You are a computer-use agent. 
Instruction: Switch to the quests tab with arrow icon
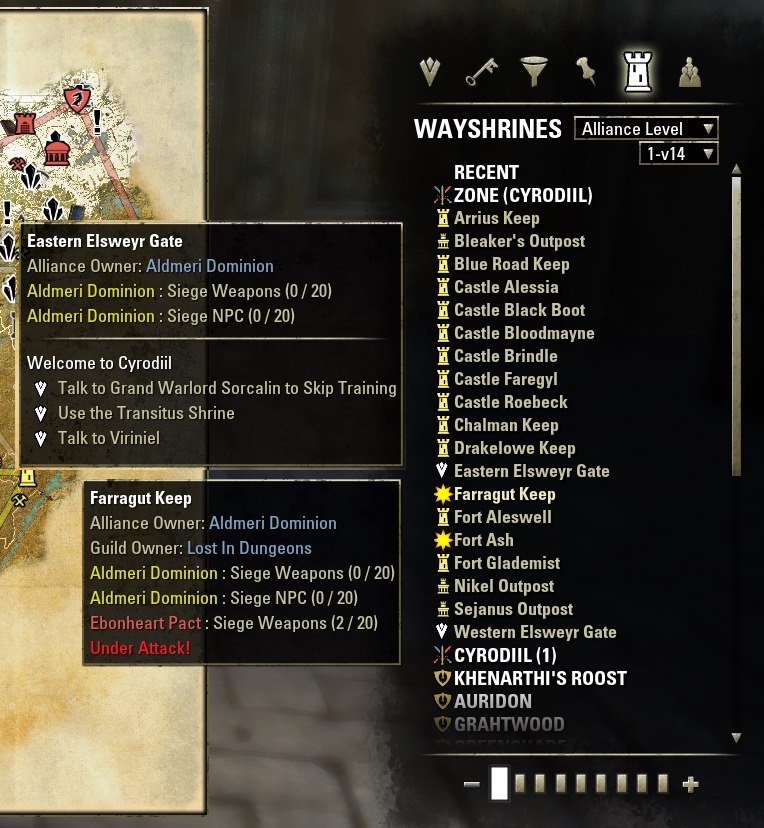431,71
